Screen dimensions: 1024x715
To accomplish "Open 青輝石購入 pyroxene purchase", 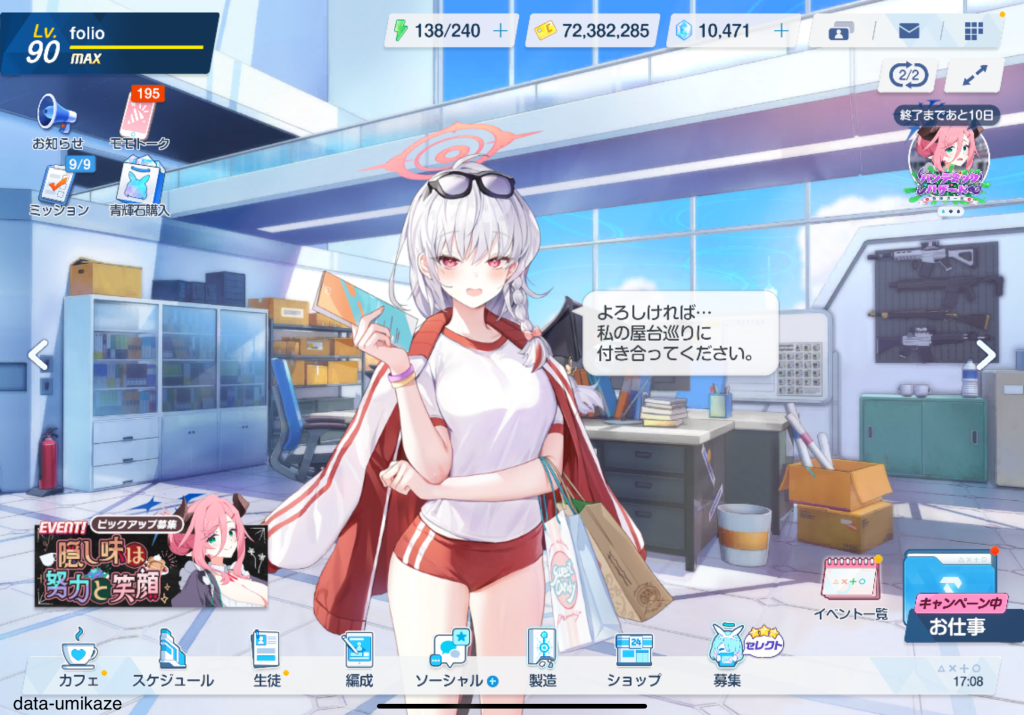I will click(139, 189).
